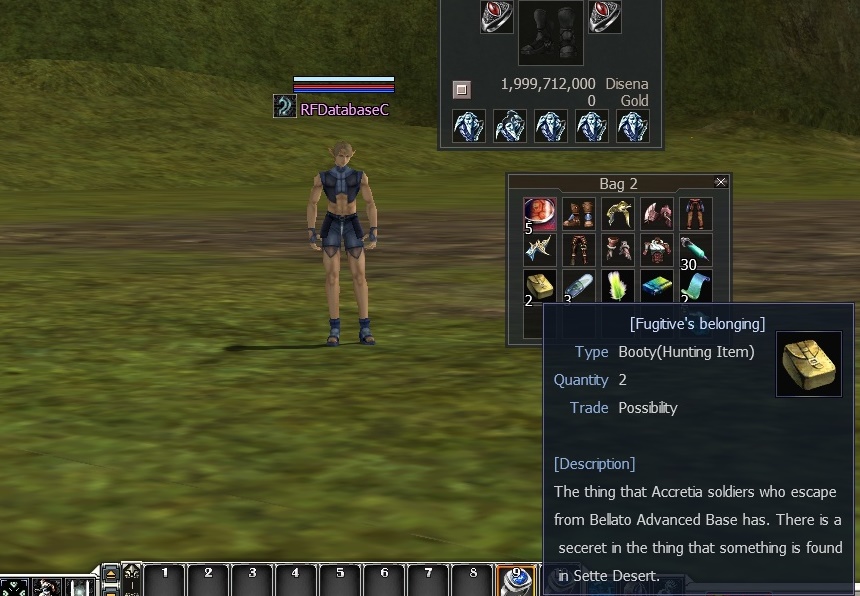Select the rolled scroll item in bag

point(695,286)
